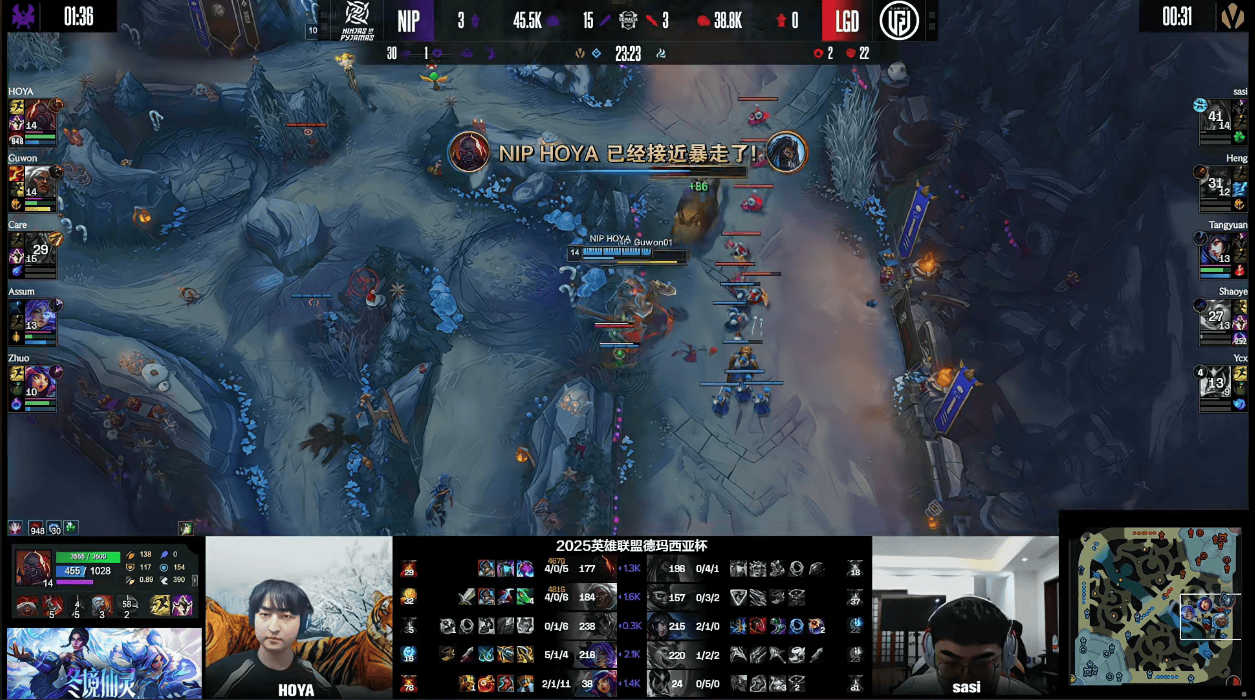1255x700 pixels.
Task: Select Assum's champion portrait
Action: (39, 316)
